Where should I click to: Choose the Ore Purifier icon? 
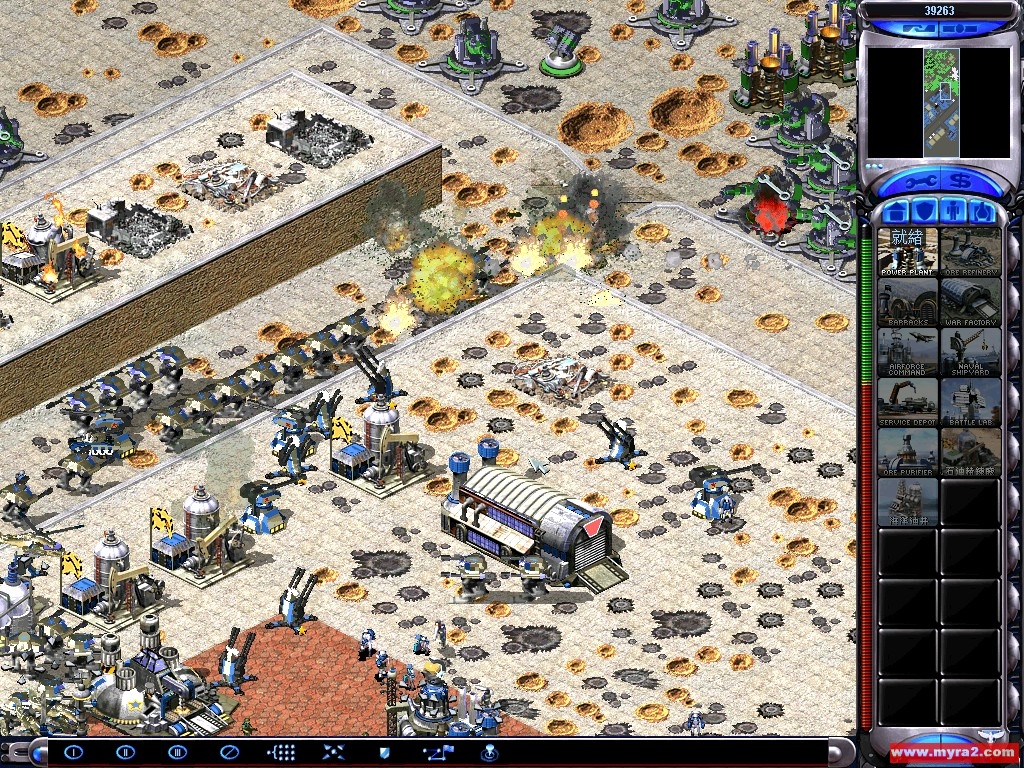(x=908, y=451)
